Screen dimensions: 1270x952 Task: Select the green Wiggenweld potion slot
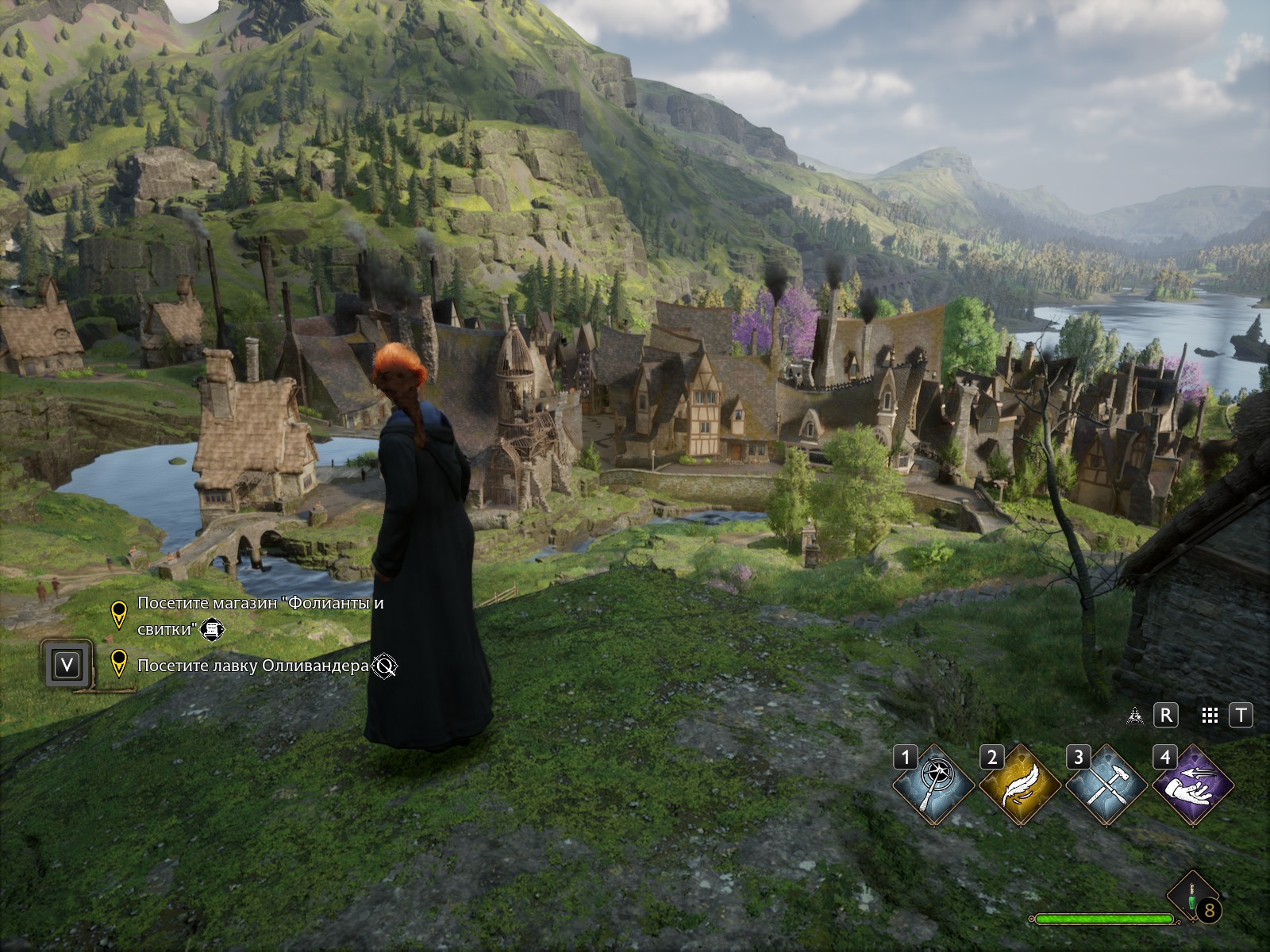[x=1193, y=896]
